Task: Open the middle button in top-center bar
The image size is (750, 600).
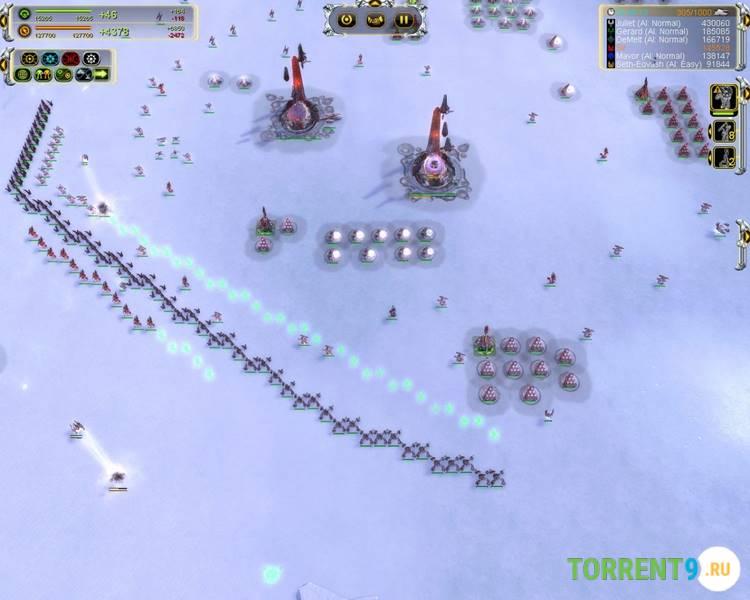Action: pyautogui.click(x=375, y=19)
